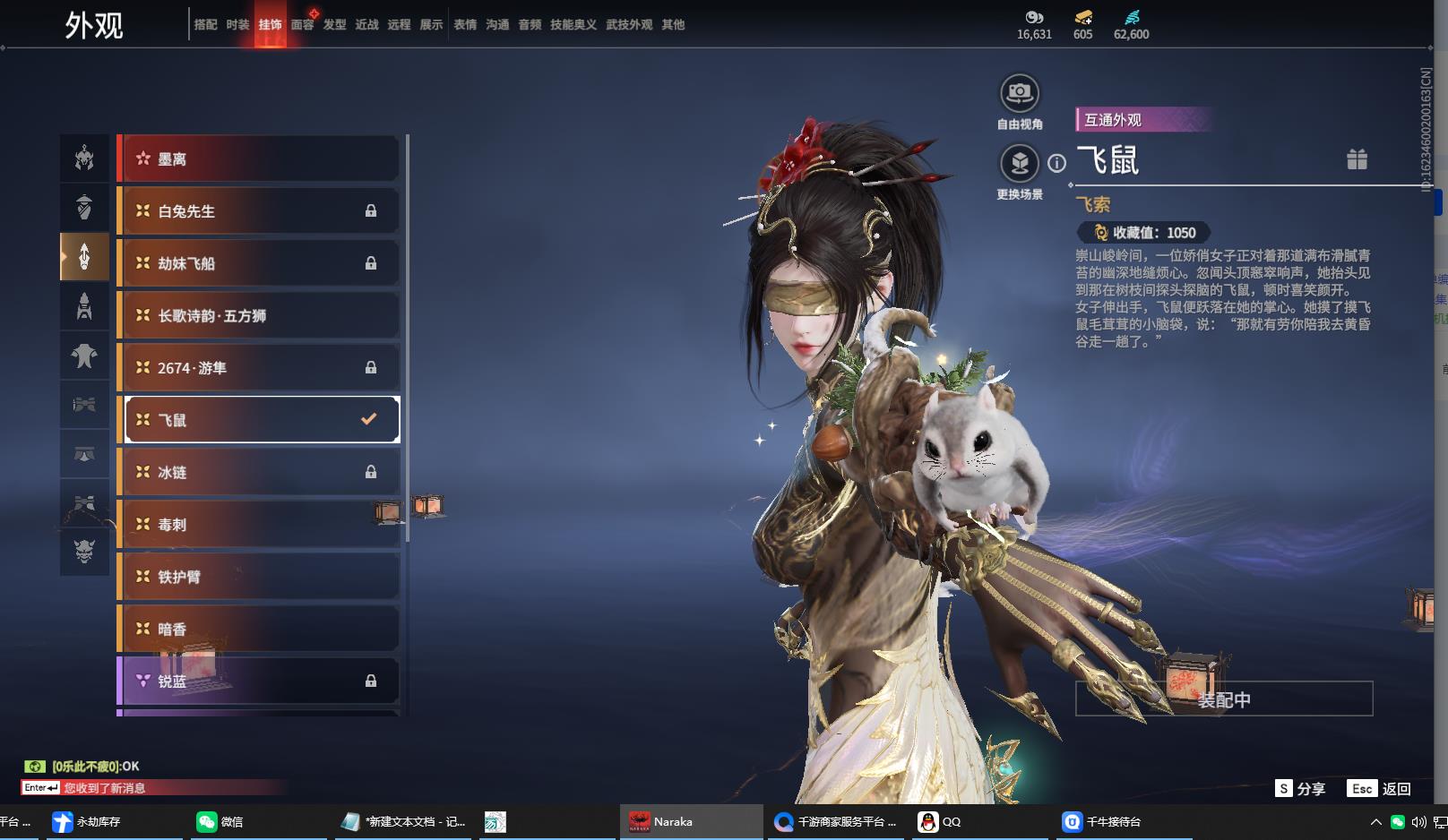This screenshot has width=1448, height=840.
Task: Choose the 冰链 accessory row
Action: 260,472
